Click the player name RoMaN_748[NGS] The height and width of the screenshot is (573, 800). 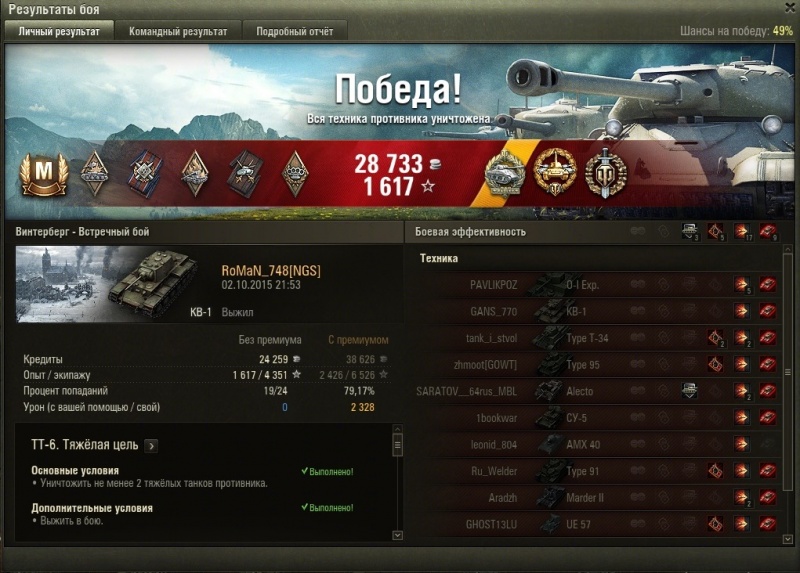(x=270, y=270)
